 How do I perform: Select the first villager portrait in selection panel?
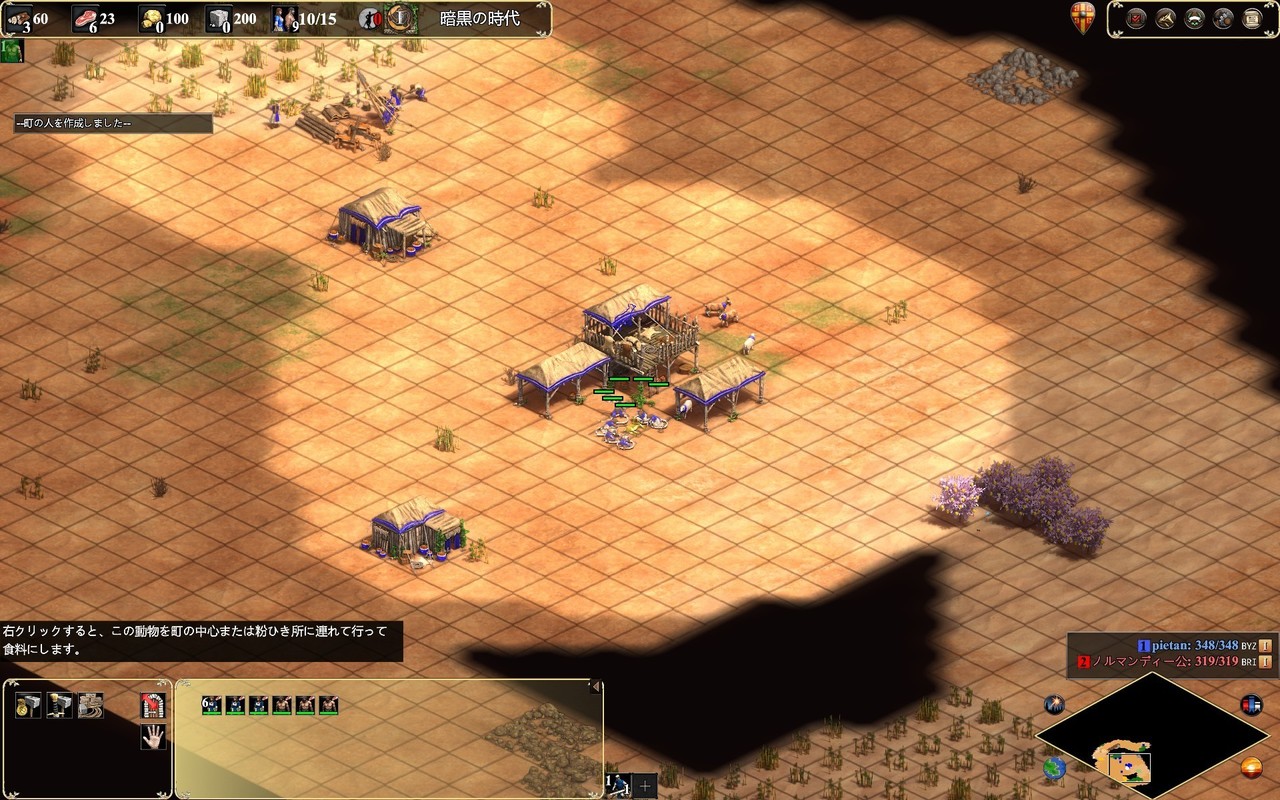tap(211, 705)
